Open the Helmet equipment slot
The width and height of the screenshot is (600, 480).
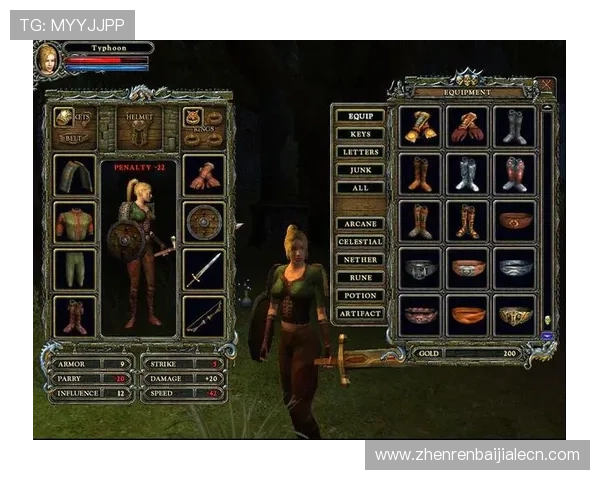pos(139,128)
